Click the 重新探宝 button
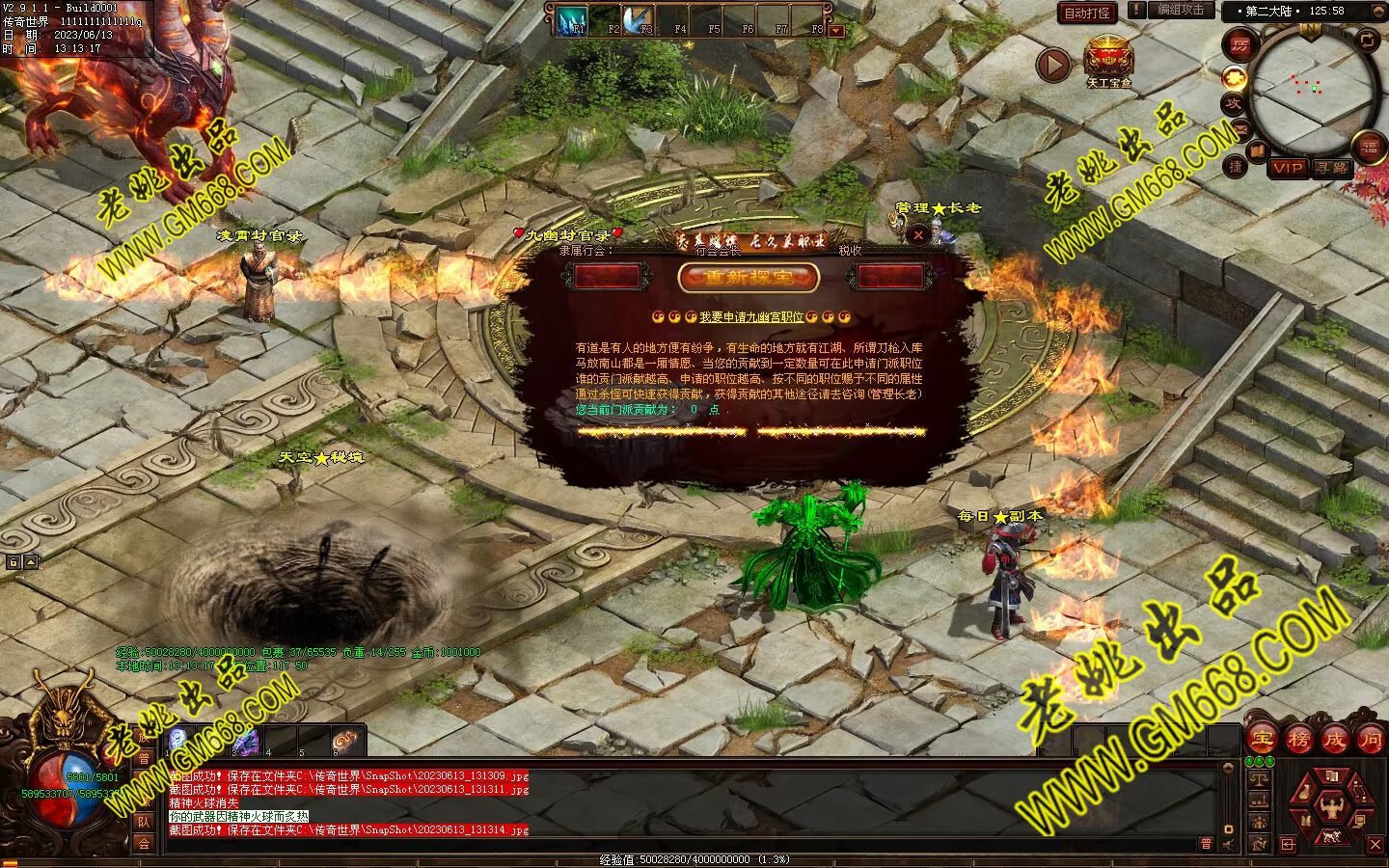 pyautogui.click(x=749, y=278)
